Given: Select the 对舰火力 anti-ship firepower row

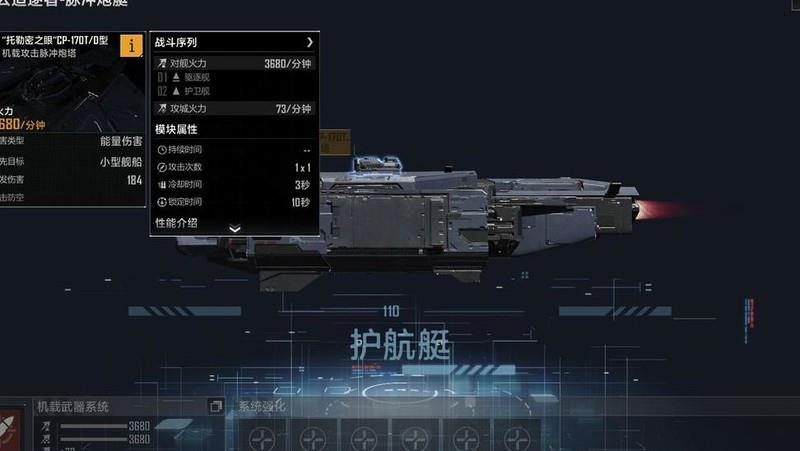Looking at the screenshot, I should (x=235, y=64).
